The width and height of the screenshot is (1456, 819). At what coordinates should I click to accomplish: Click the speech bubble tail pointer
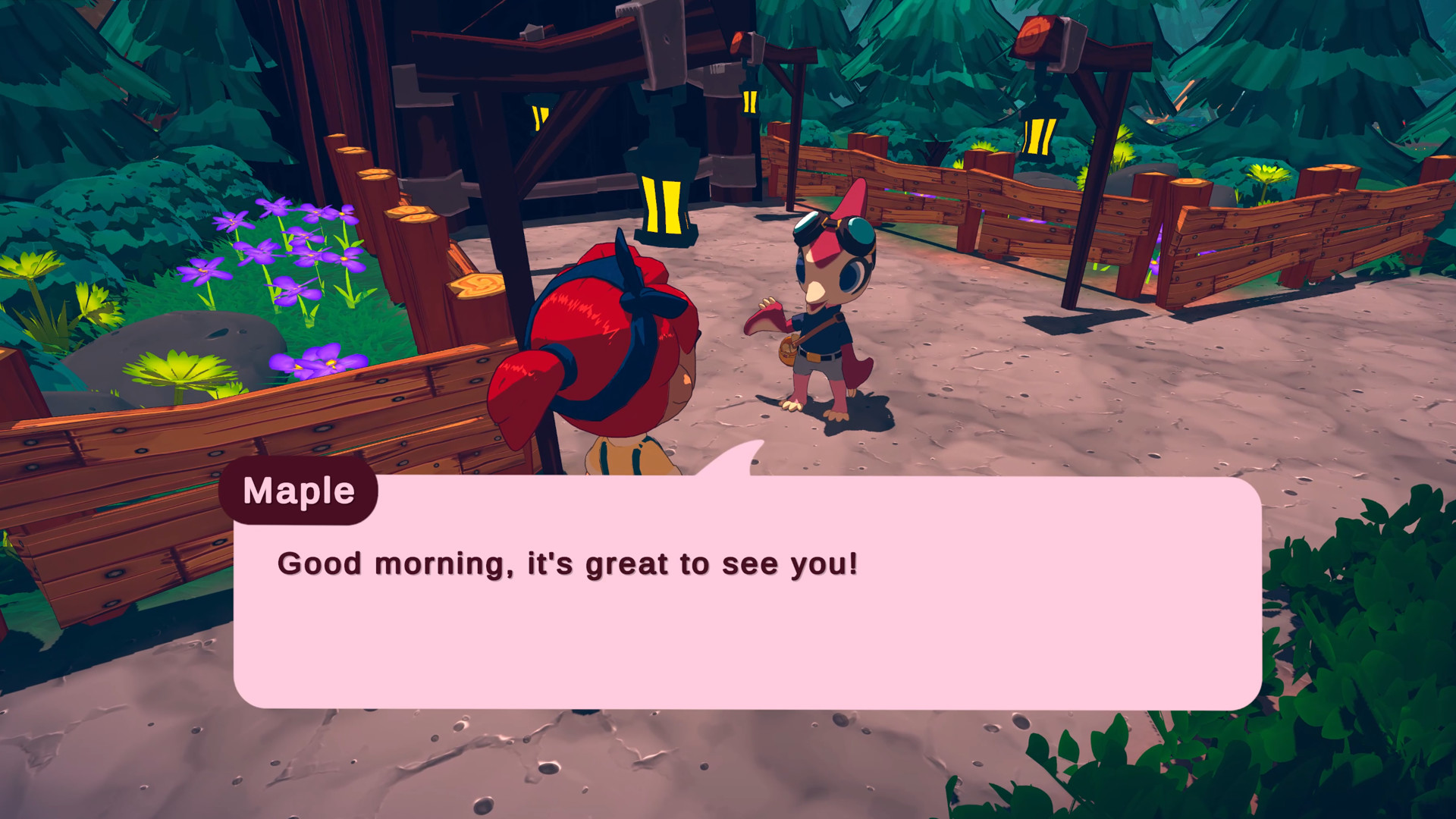[732, 459]
